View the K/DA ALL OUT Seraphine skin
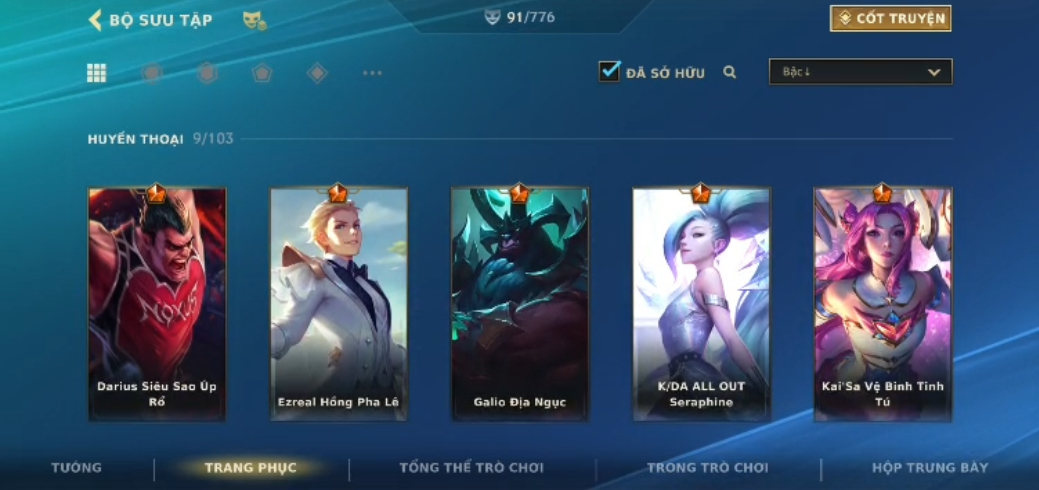 (701, 304)
